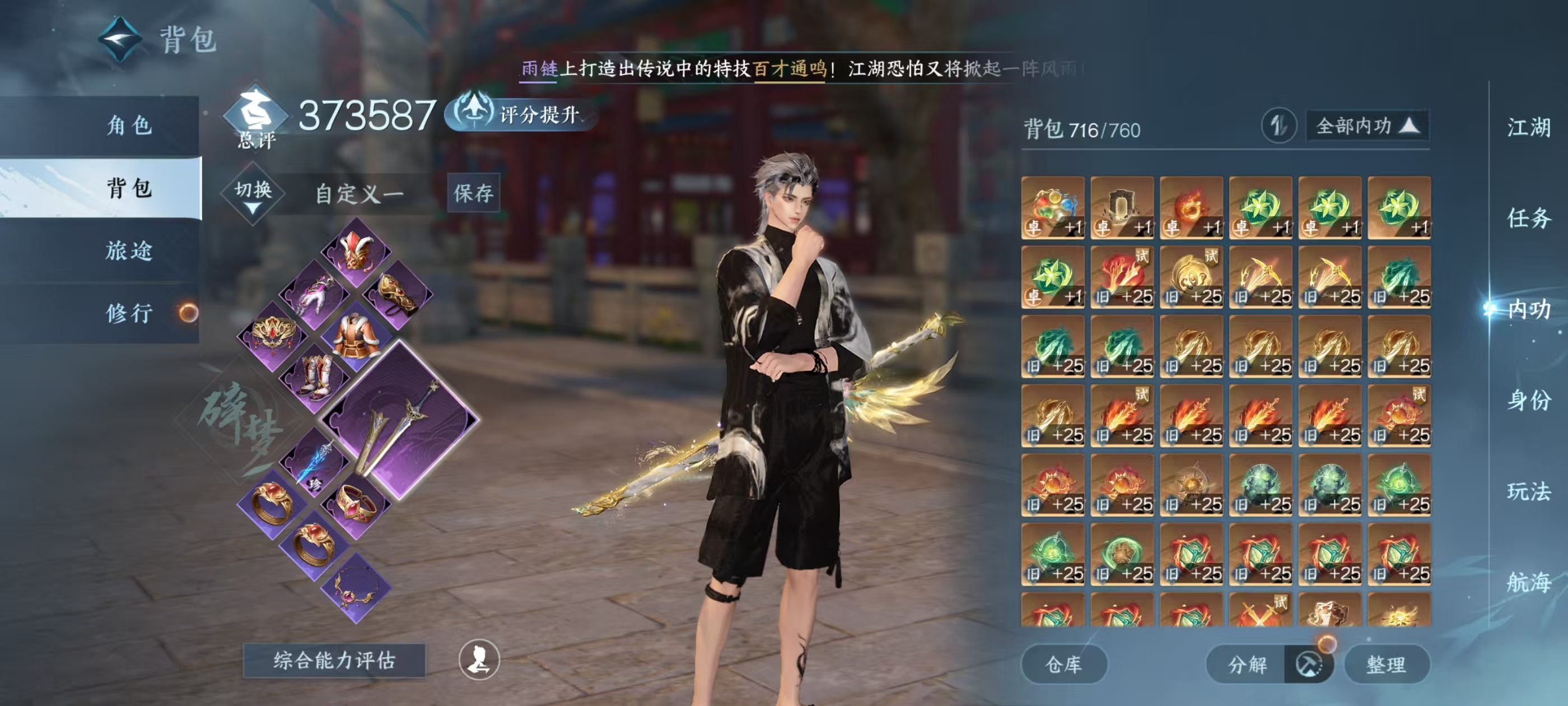Click the back arrow next to 背包
Screen dimensions: 1568x706
coord(120,40)
